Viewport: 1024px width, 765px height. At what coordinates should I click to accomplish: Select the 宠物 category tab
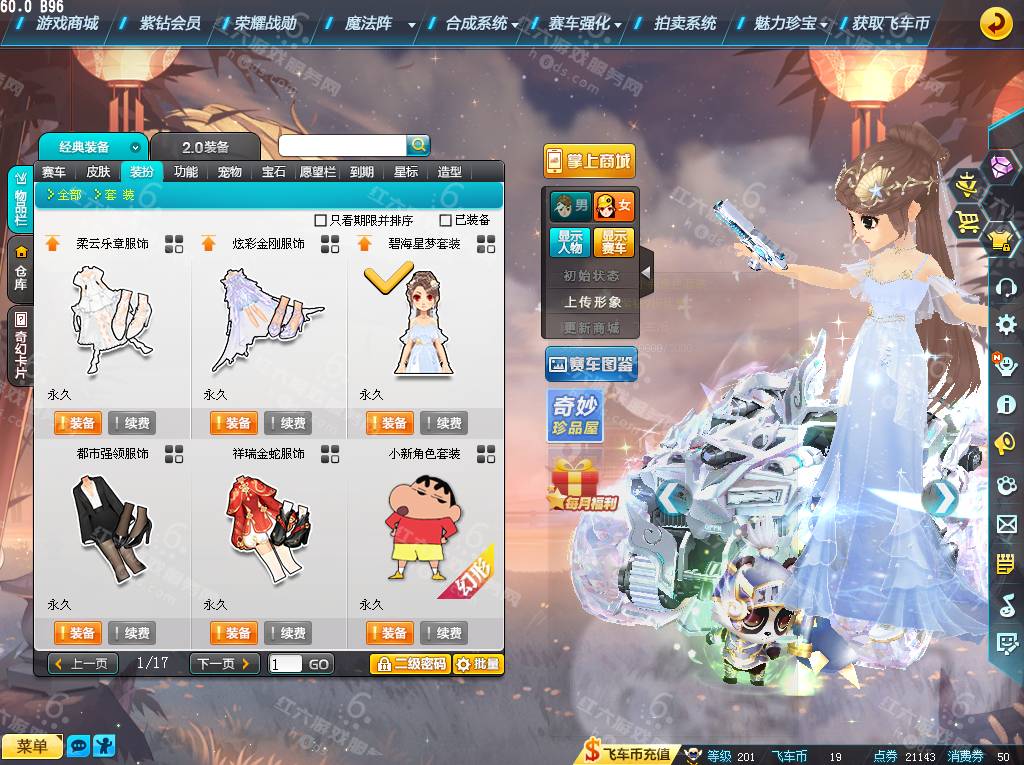tap(230, 172)
